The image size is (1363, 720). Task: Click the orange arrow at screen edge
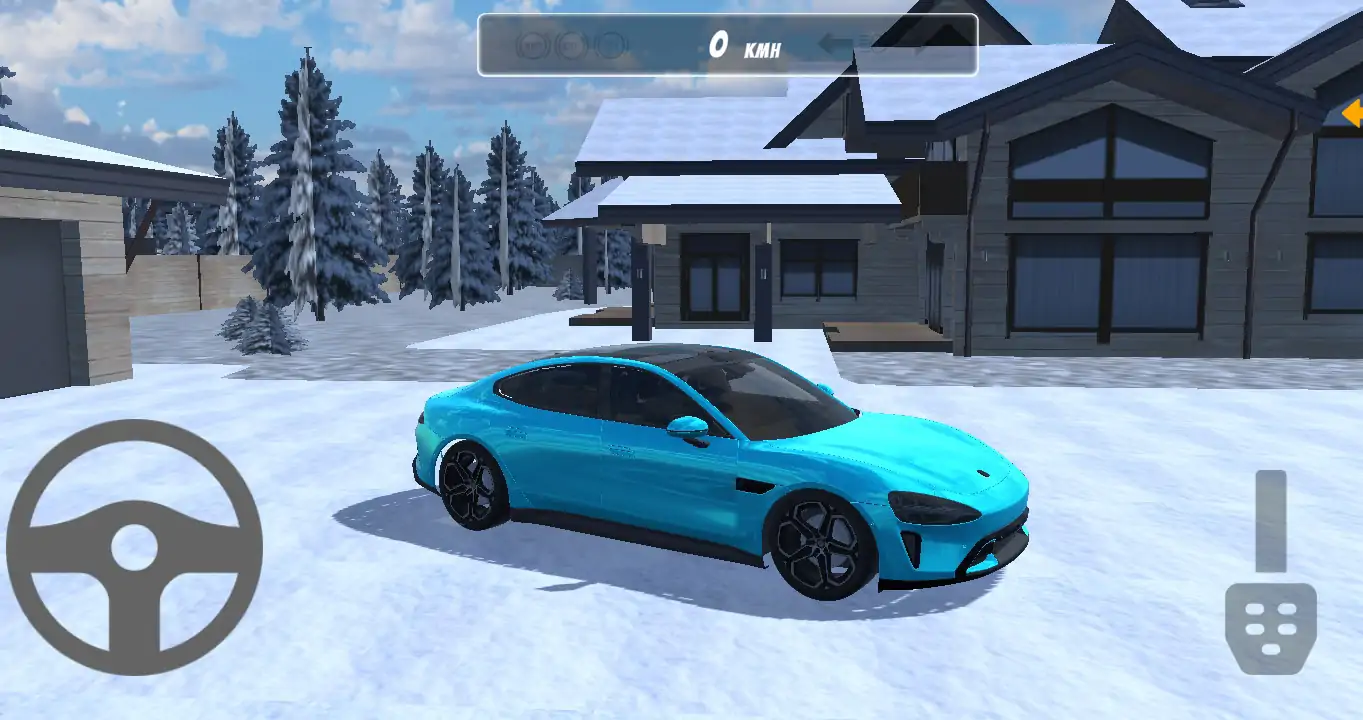(x=1352, y=111)
